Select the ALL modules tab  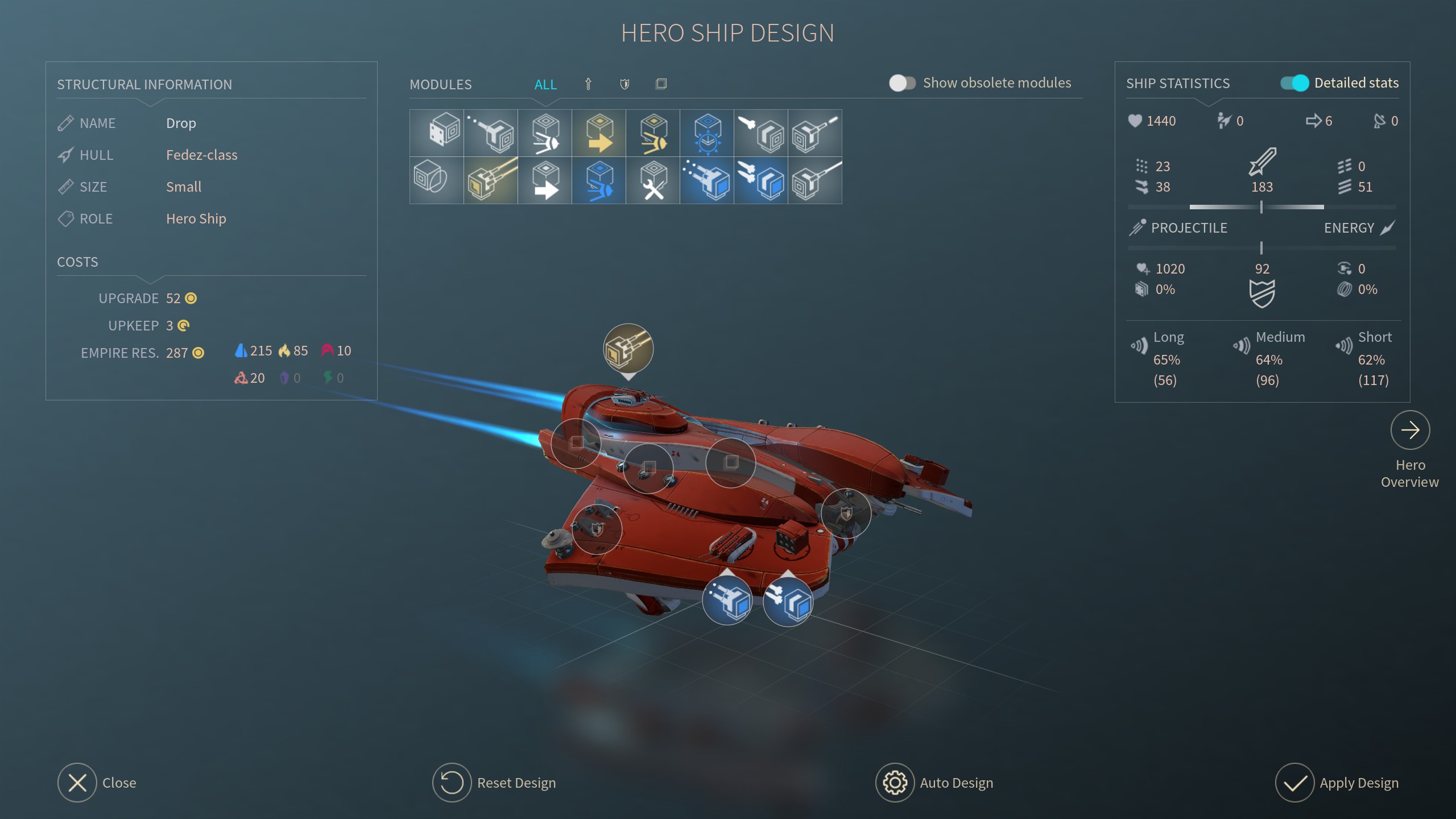click(545, 85)
